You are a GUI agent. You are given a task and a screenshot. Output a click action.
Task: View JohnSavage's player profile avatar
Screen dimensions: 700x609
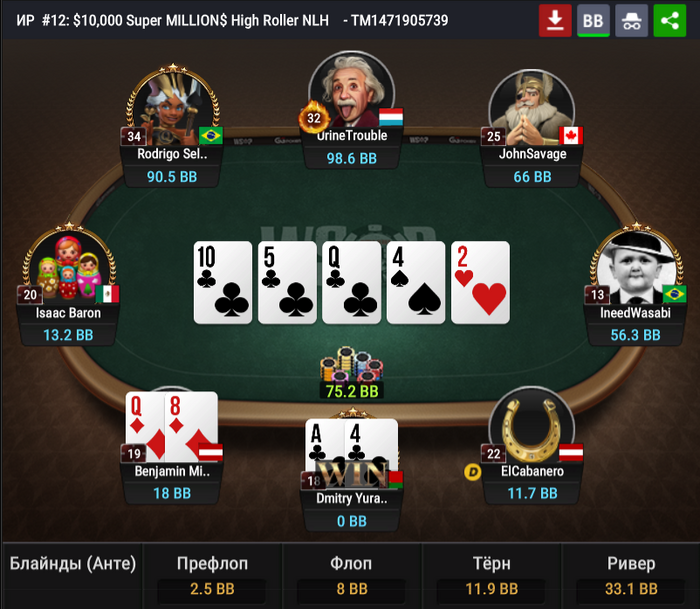(531, 106)
